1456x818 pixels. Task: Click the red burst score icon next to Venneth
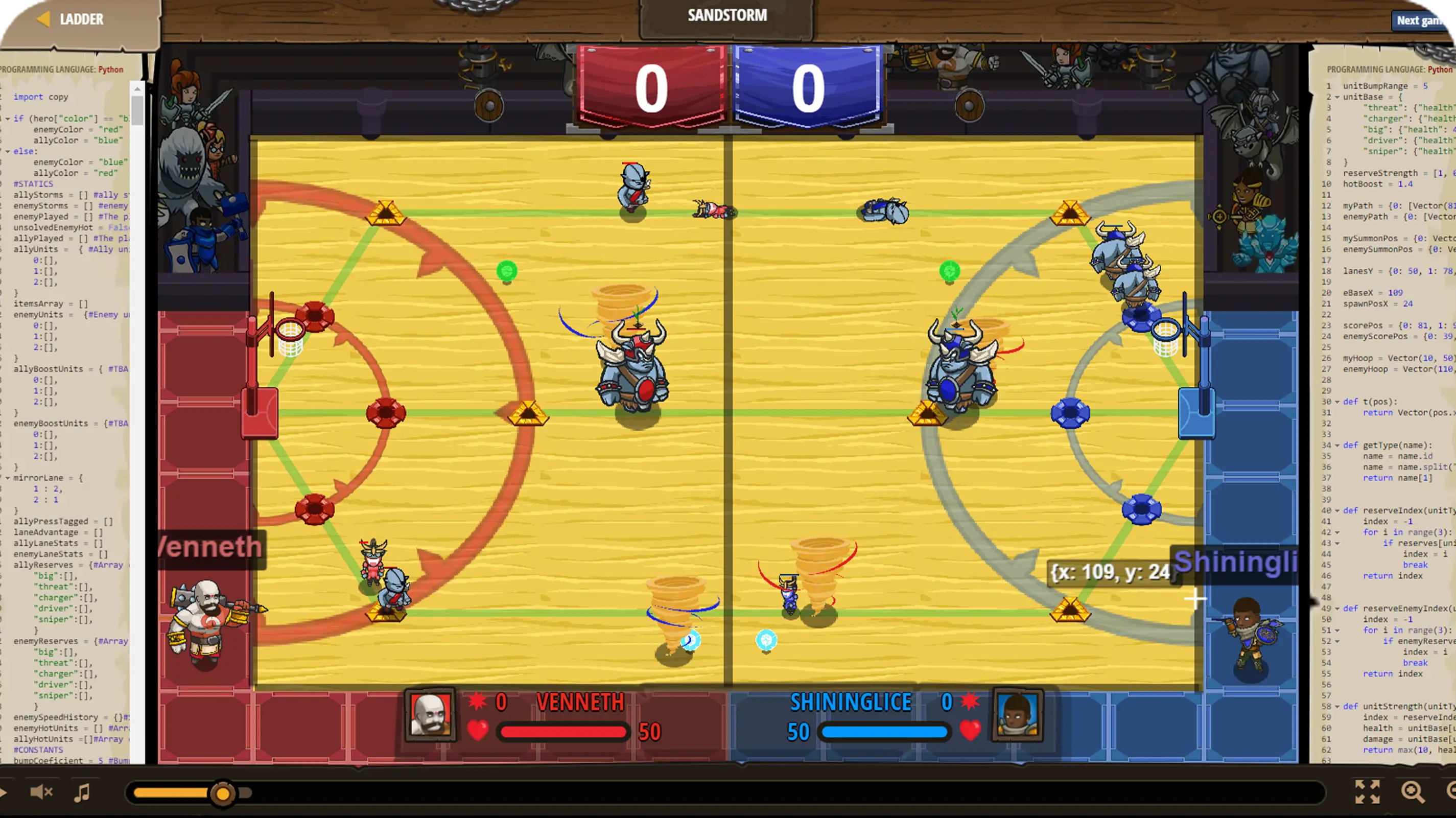pos(477,703)
